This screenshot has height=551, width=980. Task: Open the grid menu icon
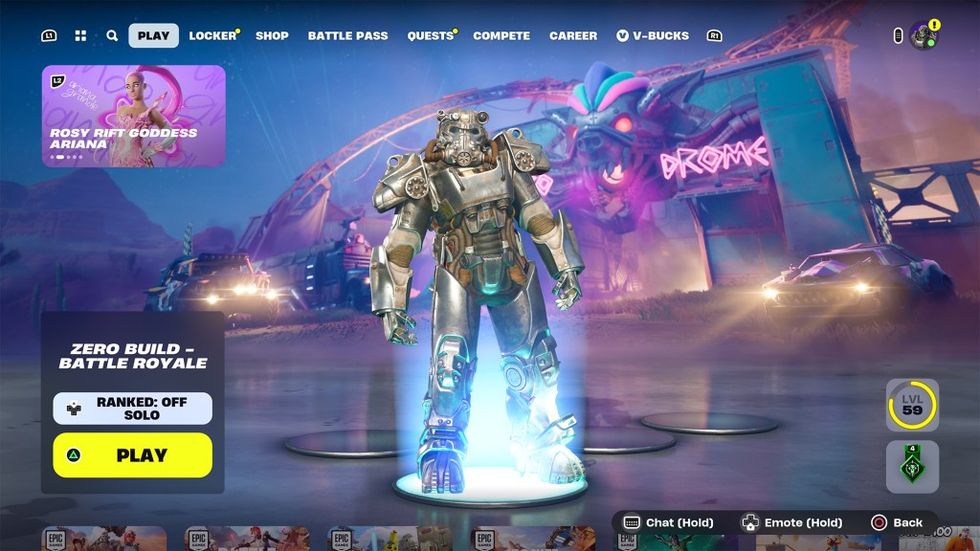[x=81, y=36]
